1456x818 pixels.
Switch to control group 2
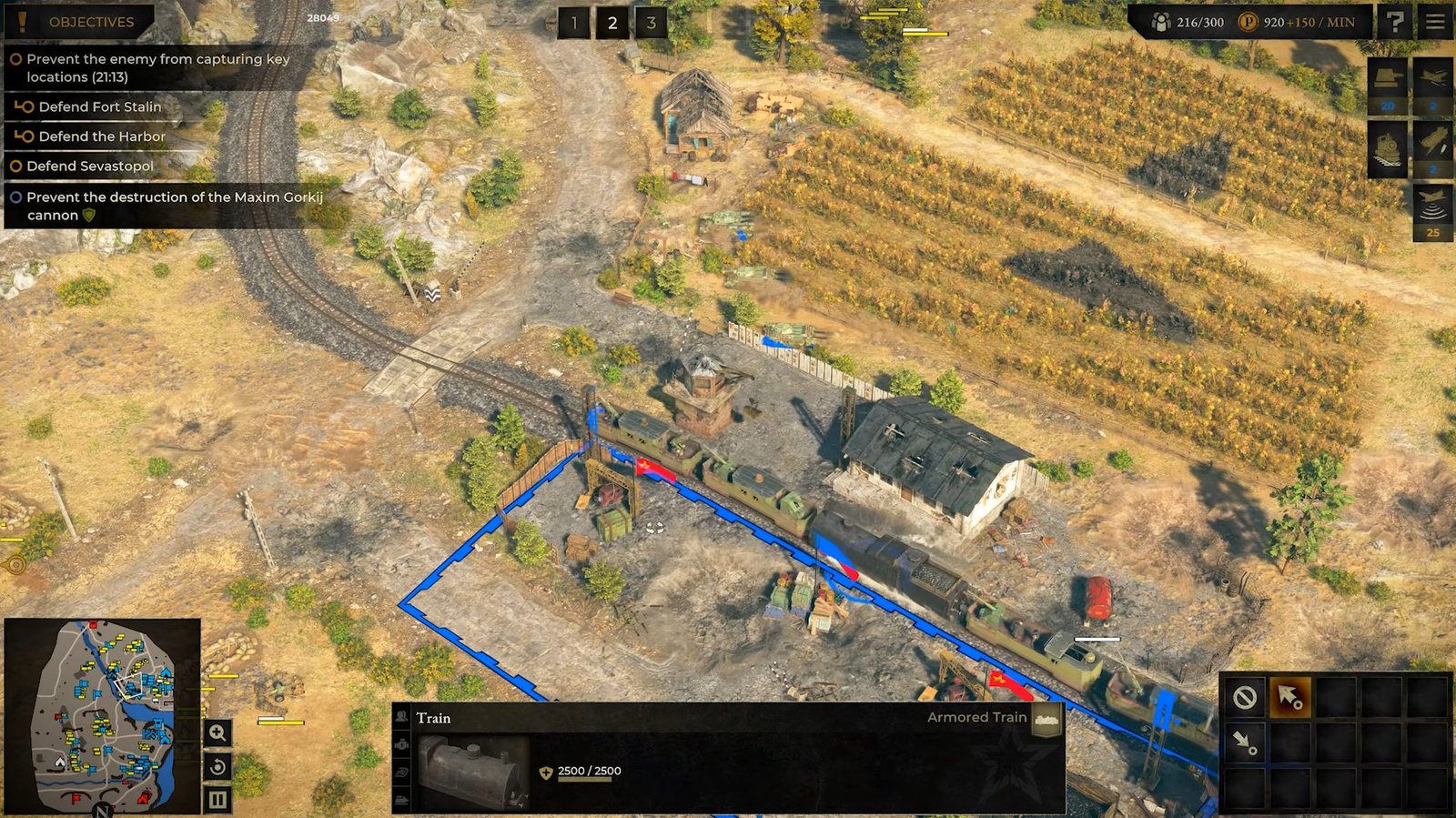pos(612,24)
